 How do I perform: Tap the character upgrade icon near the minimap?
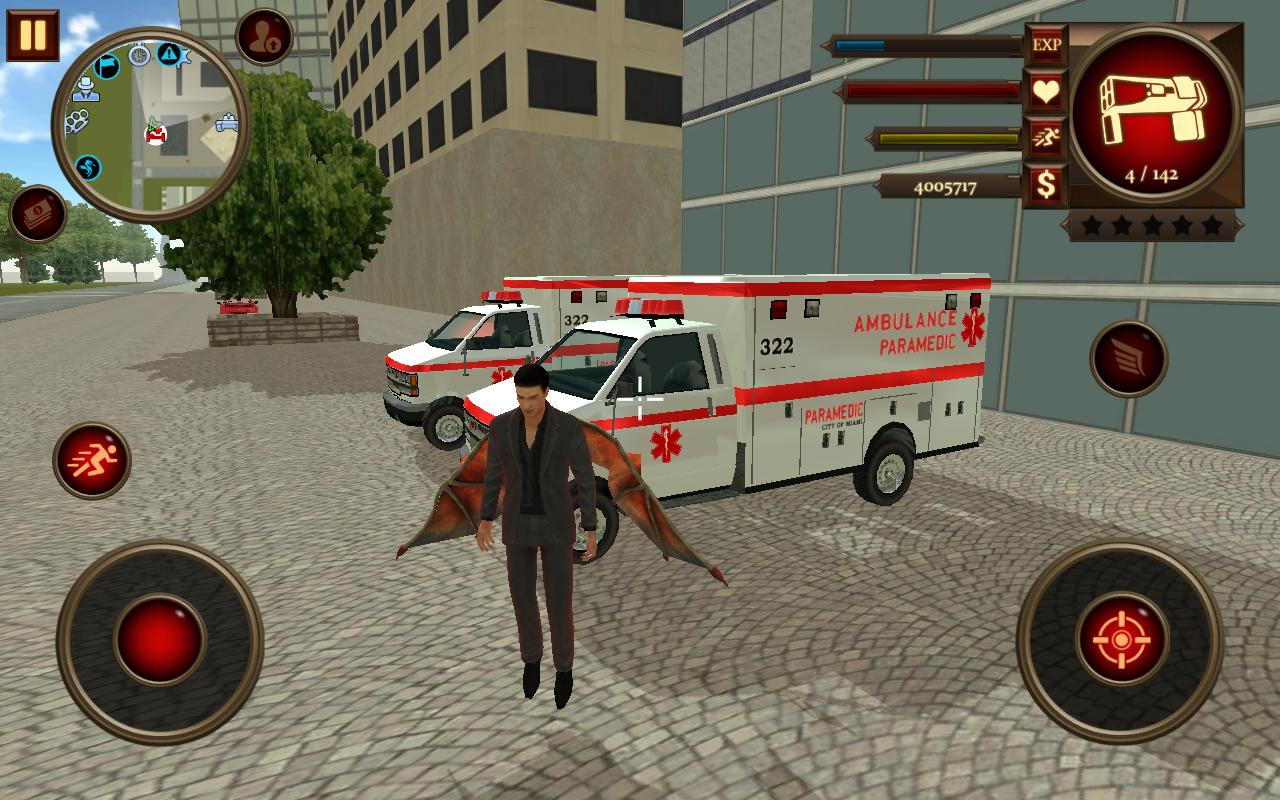tap(264, 37)
